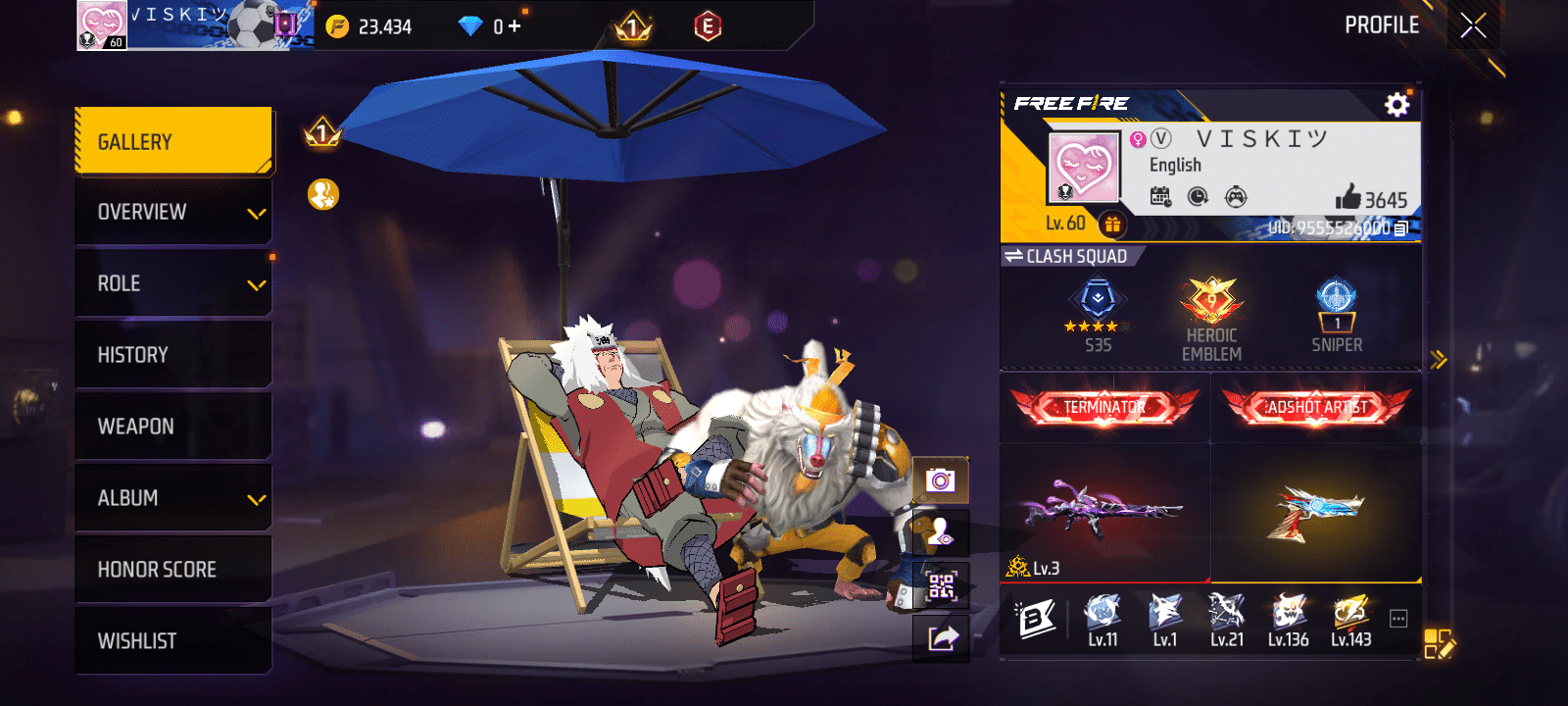This screenshot has width=1568, height=706.
Task: Open profile settings gear
Action: point(1396,104)
